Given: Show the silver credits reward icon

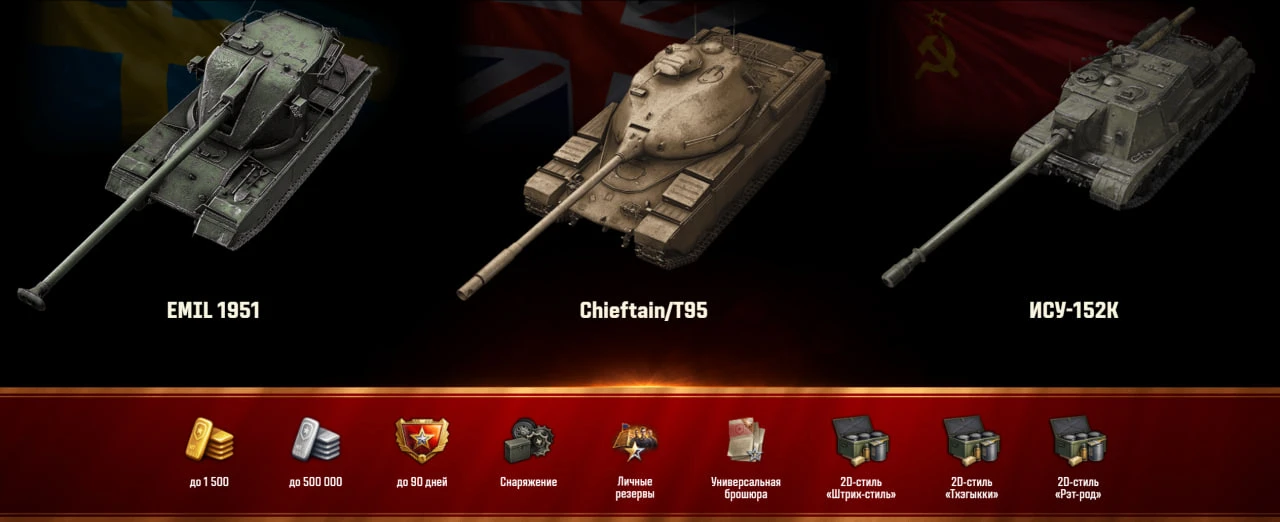Looking at the screenshot, I should 315,440.
